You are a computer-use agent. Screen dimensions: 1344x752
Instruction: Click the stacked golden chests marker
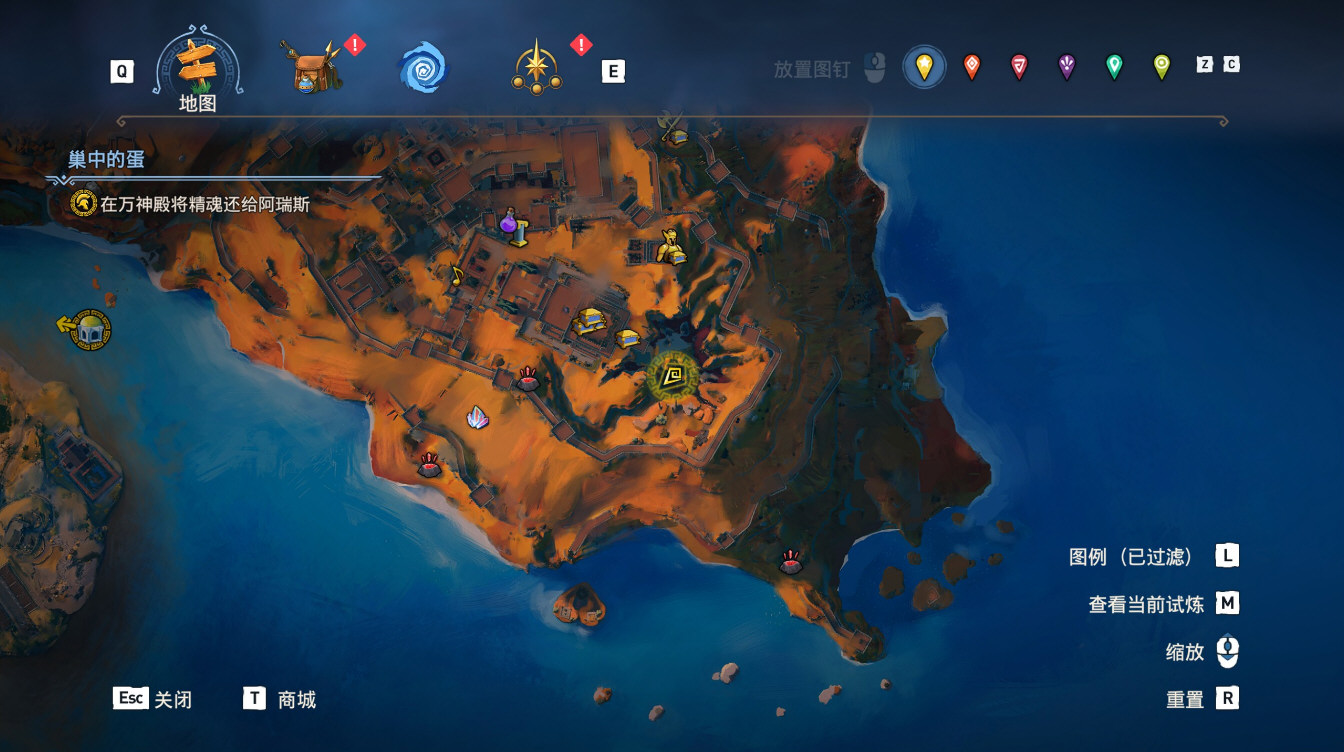[590, 321]
